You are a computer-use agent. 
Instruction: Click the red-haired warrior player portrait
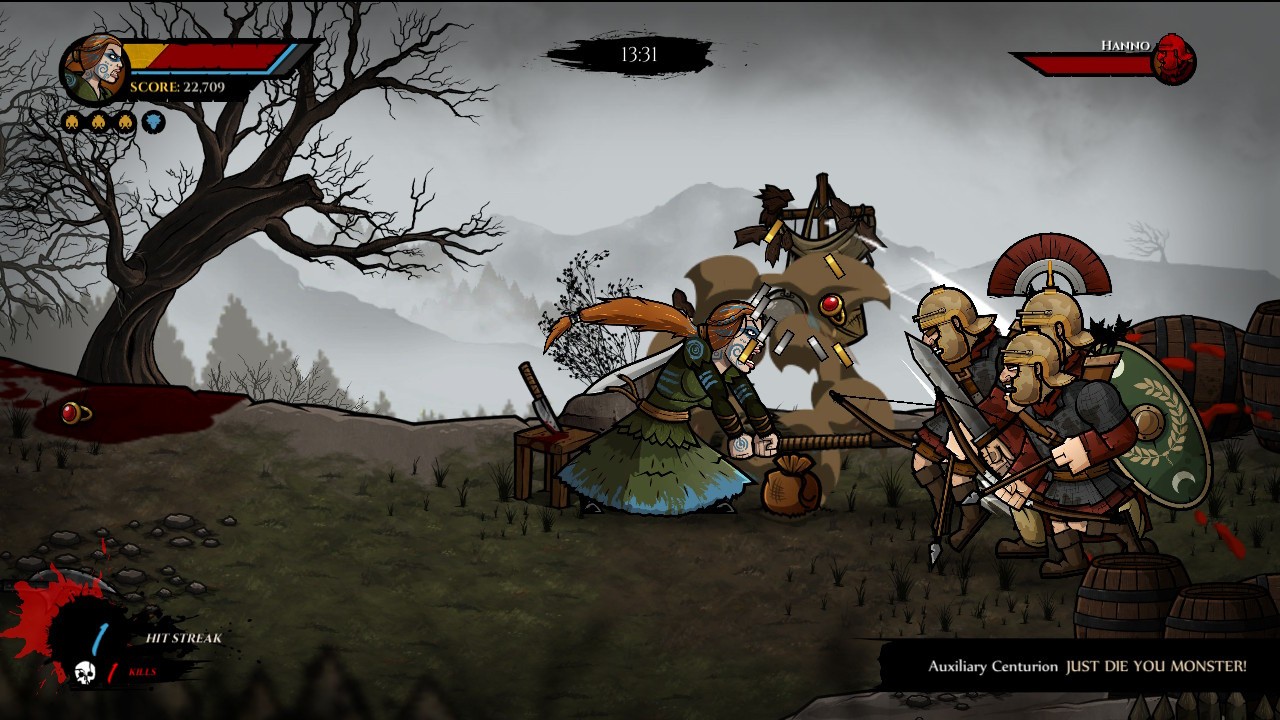(93, 69)
